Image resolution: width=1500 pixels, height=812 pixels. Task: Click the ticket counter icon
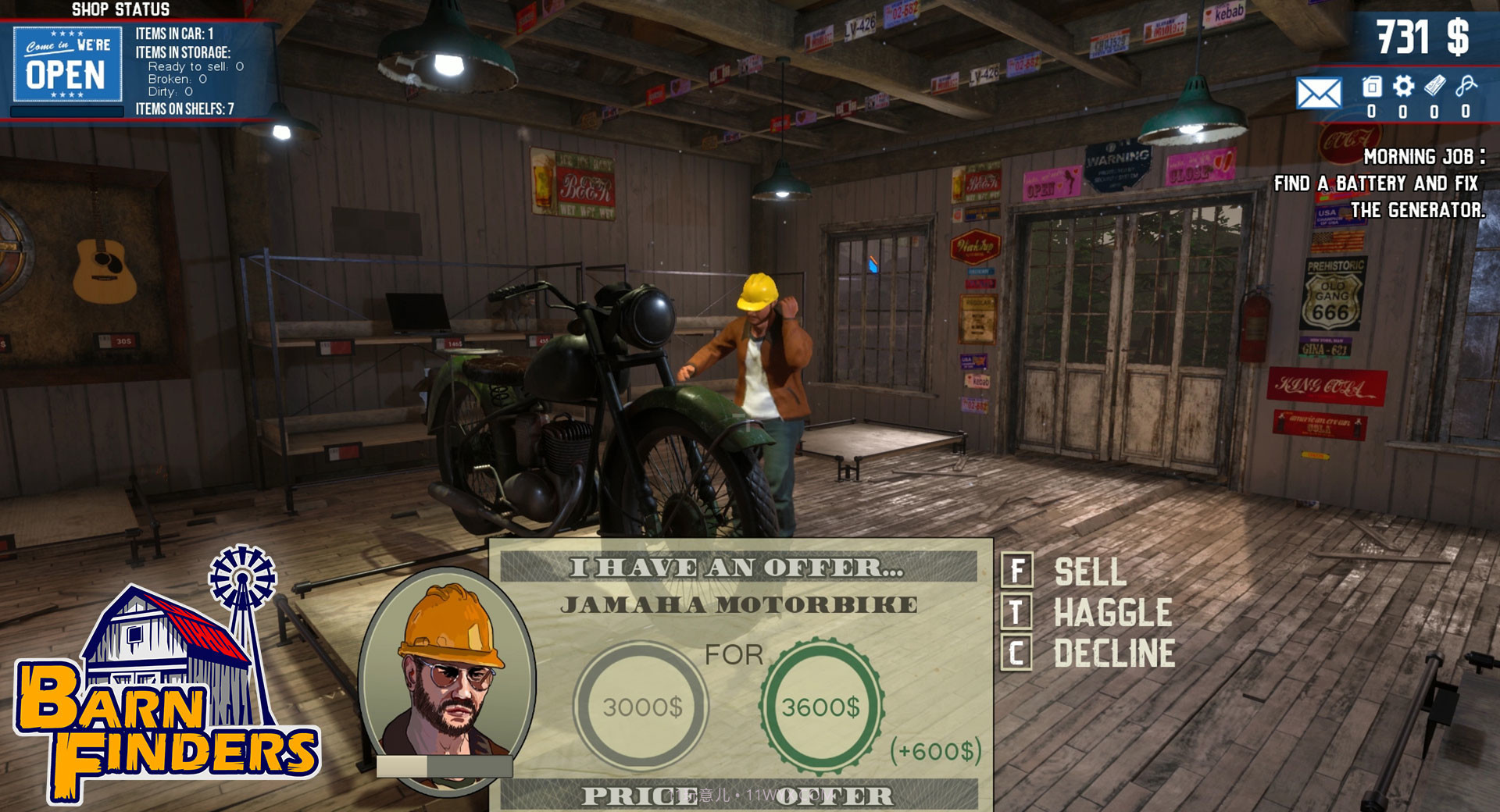click(x=1434, y=86)
